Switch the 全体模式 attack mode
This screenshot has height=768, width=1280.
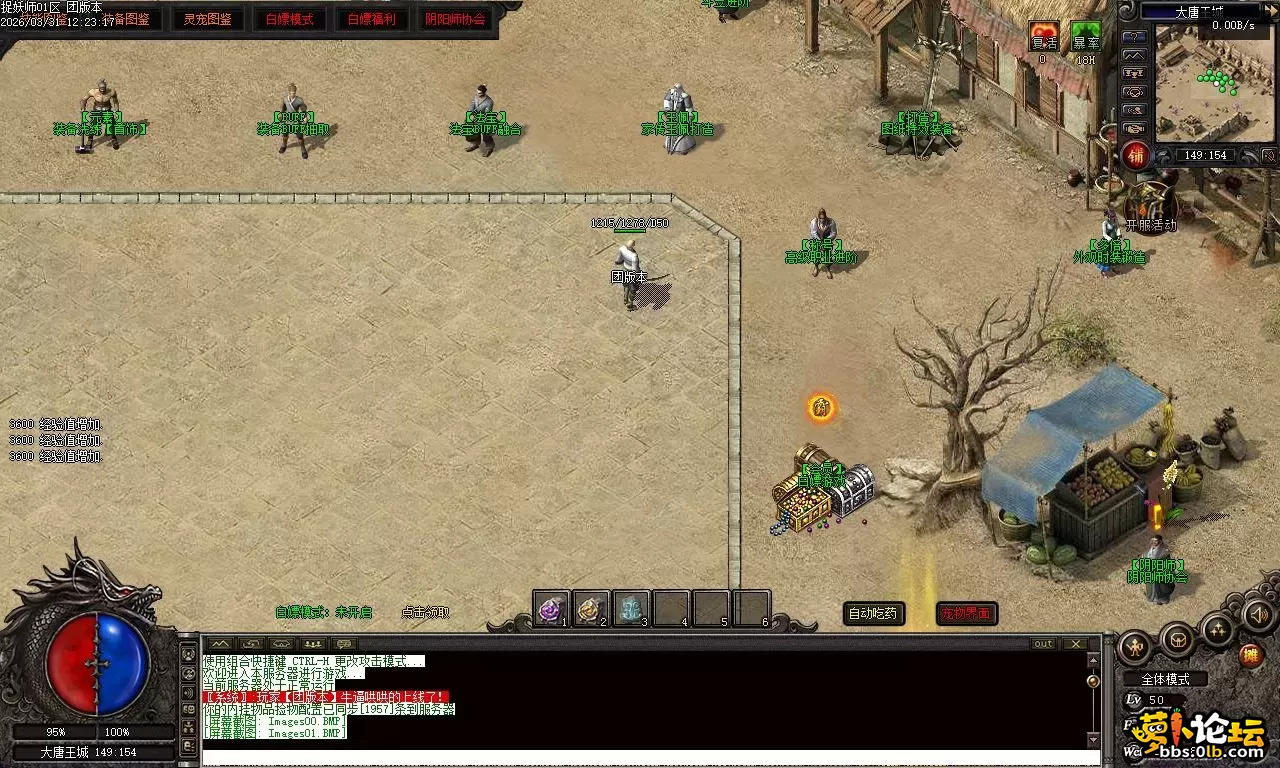click(x=1166, y=679)
